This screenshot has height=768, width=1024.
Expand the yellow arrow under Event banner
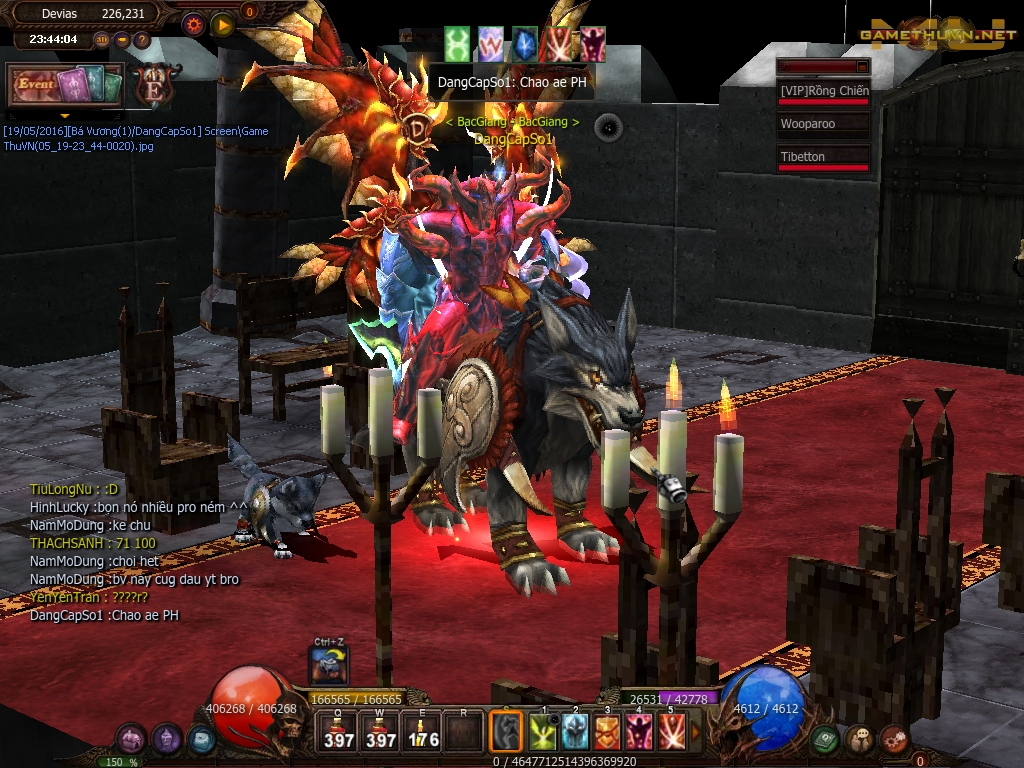pyautogui.click(x=65, y=115)
